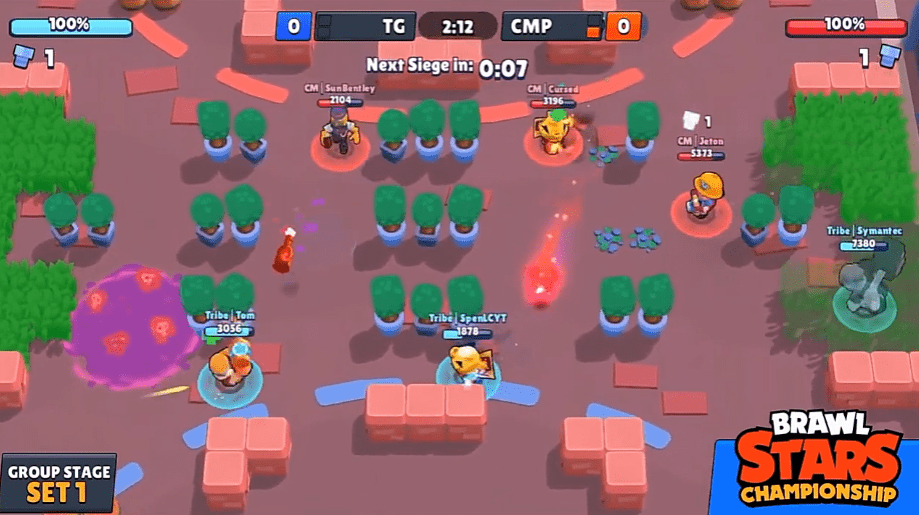The image size is (919, 515).
Task: Click the TG team name panel
Action: pyautogui.click(x=365, y=26)
